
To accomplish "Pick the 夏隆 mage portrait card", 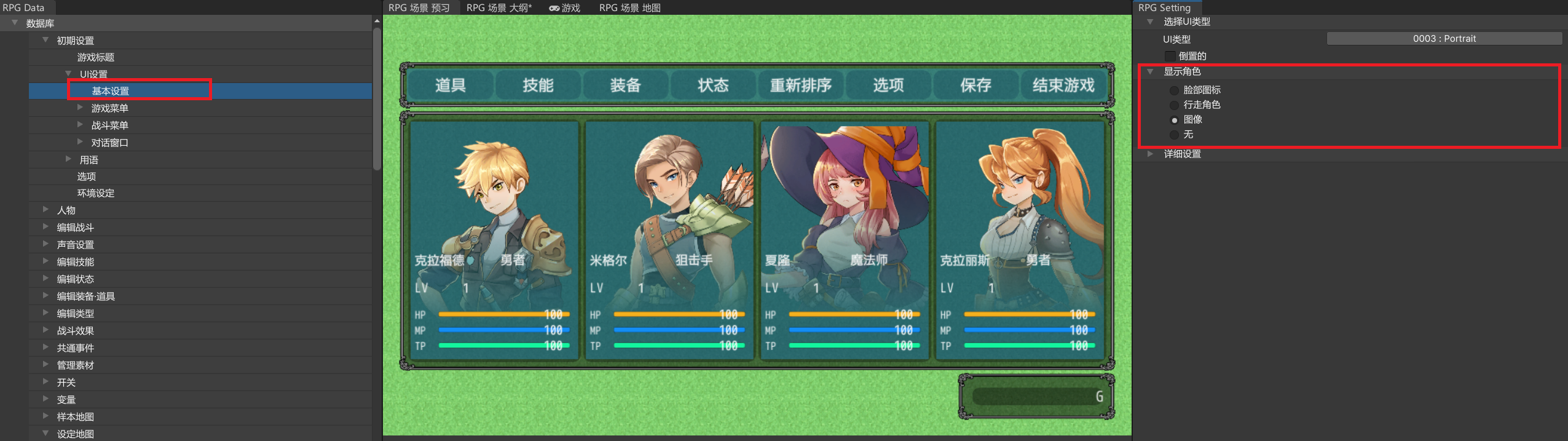I will tap(845, 240).
